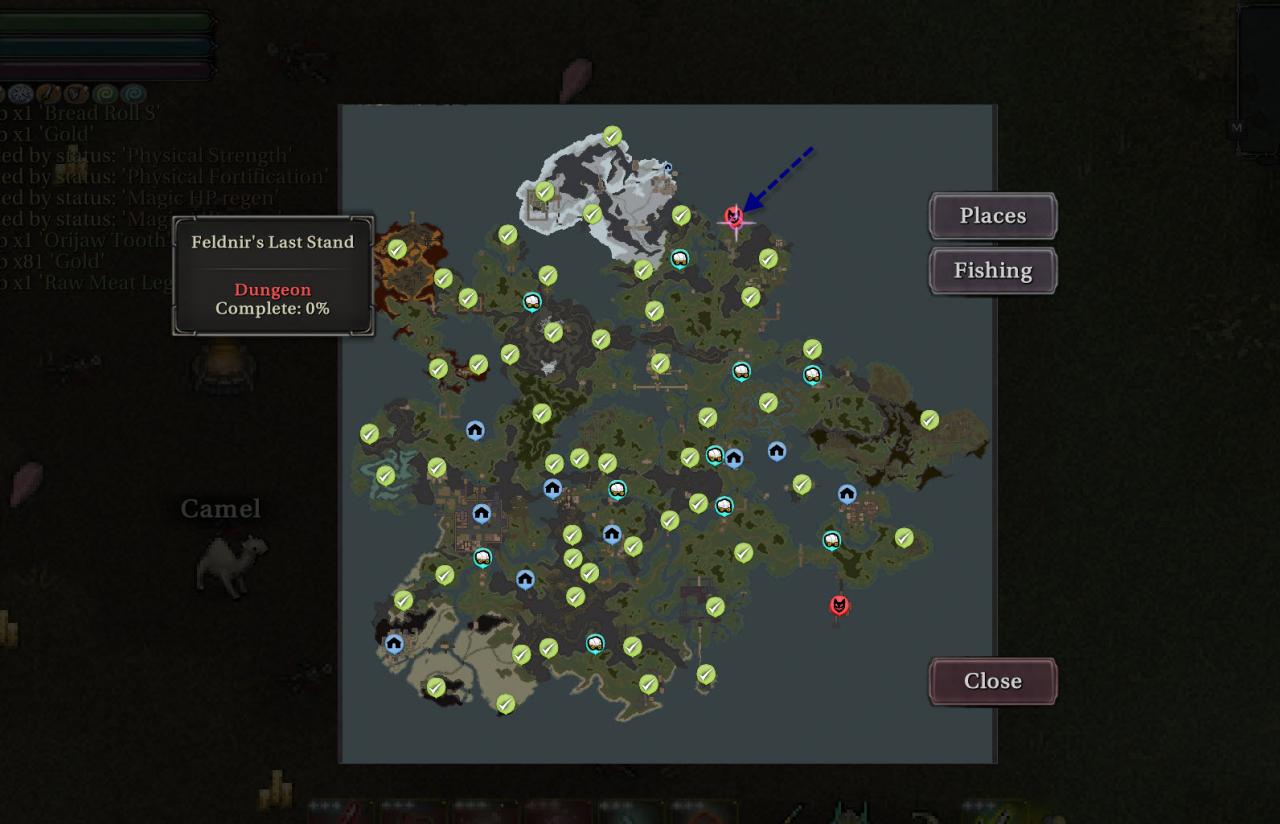Close the world map
This screenshot has height=824, width=1280.
(992, 681)
